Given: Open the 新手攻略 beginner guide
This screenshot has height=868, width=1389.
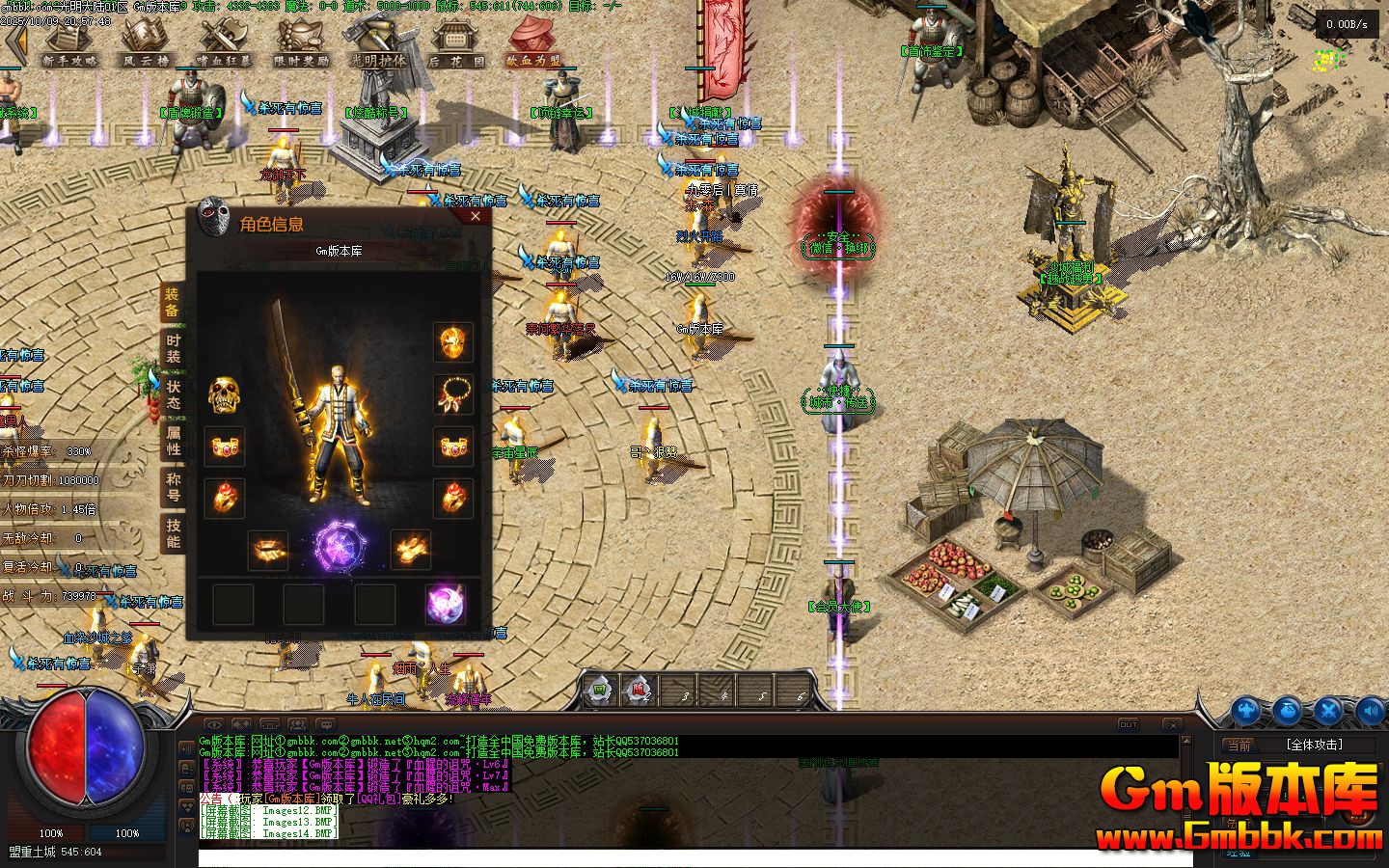Looking at the screenshot, I should coord(69,44).
